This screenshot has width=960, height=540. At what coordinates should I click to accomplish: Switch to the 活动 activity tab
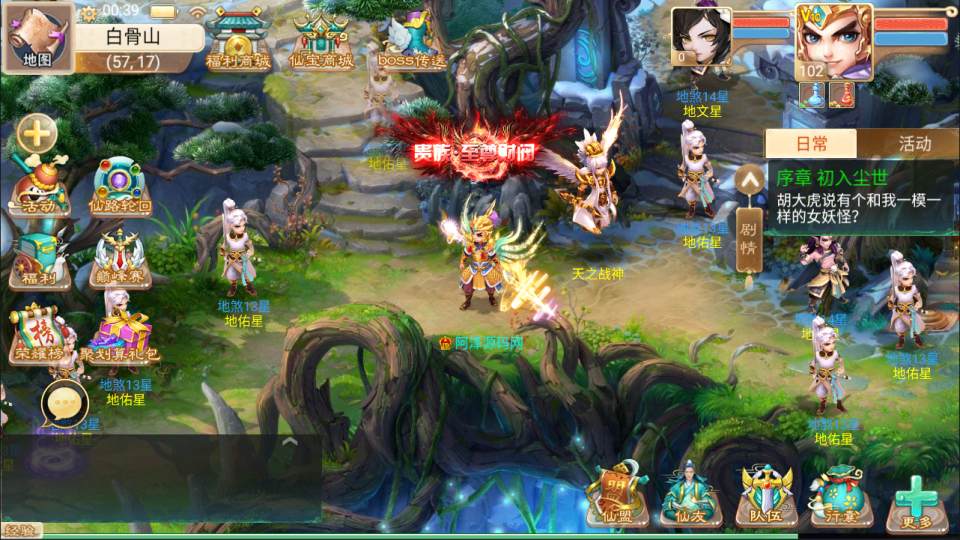913,144
